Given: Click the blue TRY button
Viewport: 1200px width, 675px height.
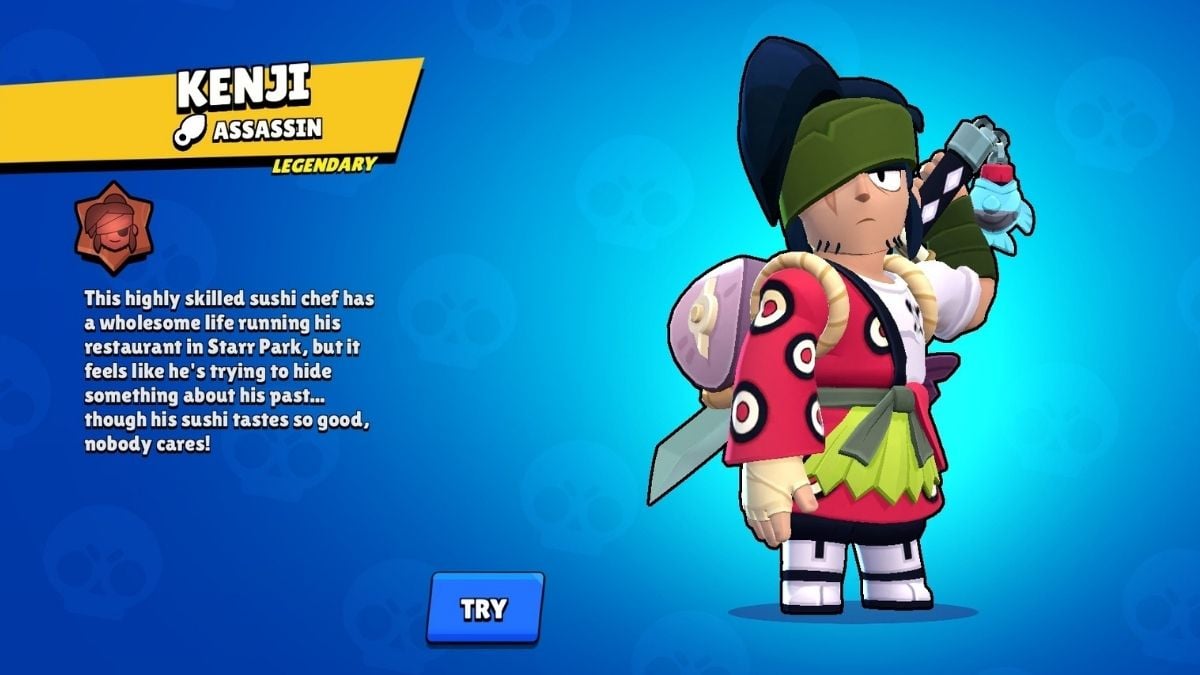Looking at the screenshot, I should (x=485, y=608).
